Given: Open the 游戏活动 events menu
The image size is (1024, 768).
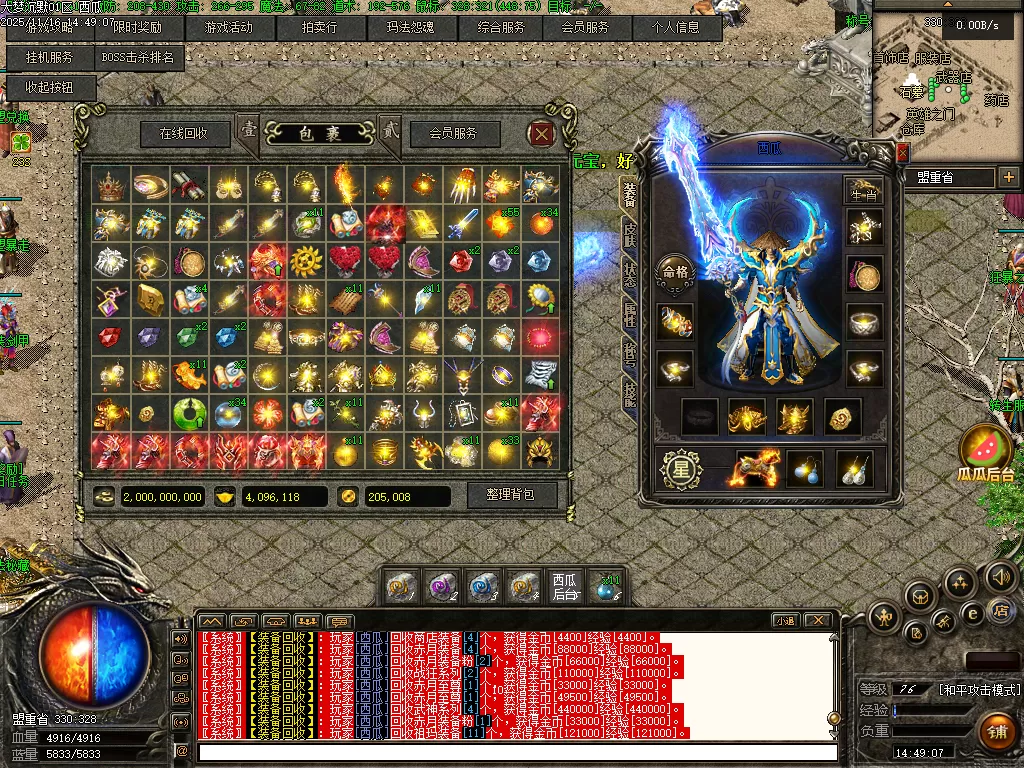Looking at the screenshot, I should pos(227,28).
